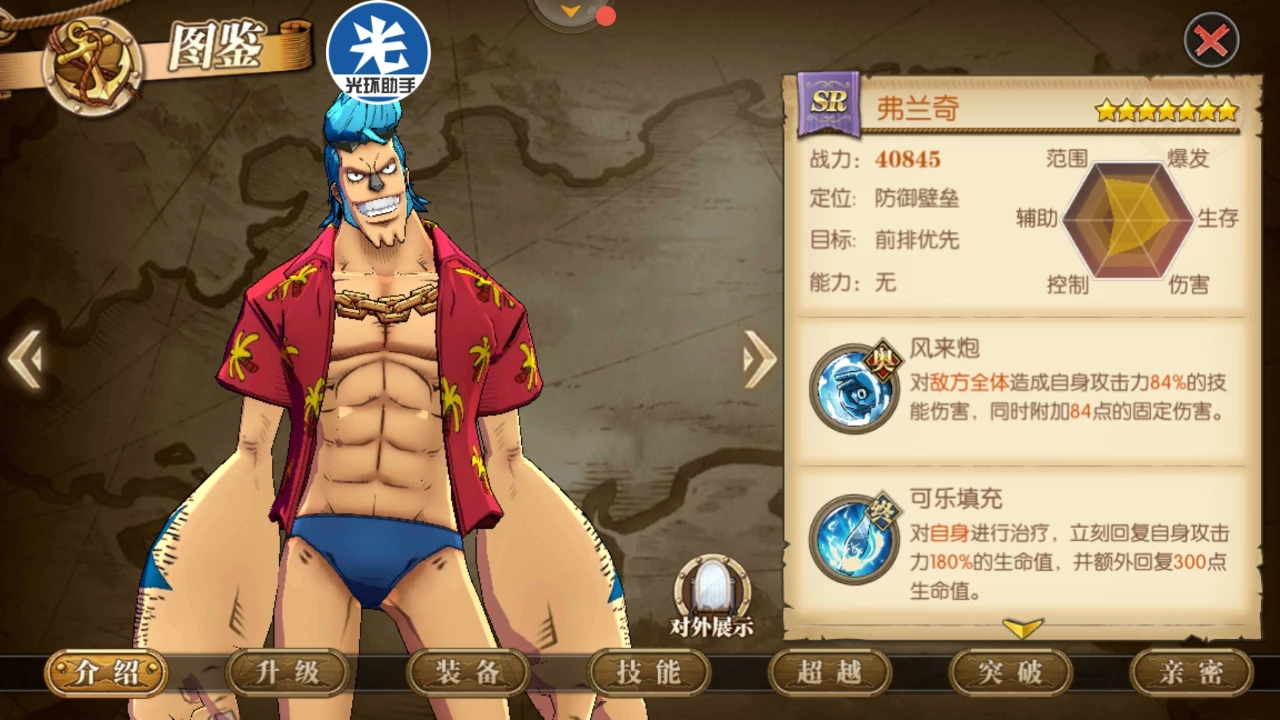Image resolution: width=1280 pixels, height=720 pixels.
Task: Select the 可乐填充 skill icon
Action: coord(855,538)
